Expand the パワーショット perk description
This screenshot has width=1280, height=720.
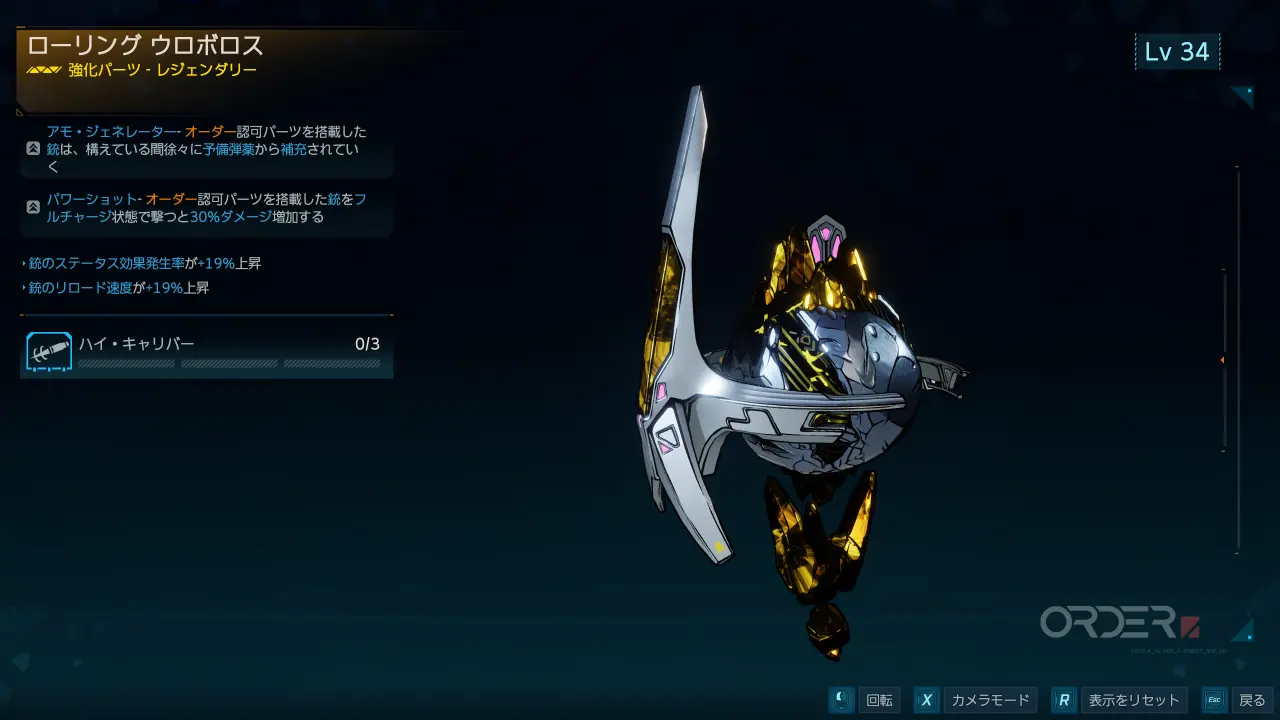coord(33,207)
